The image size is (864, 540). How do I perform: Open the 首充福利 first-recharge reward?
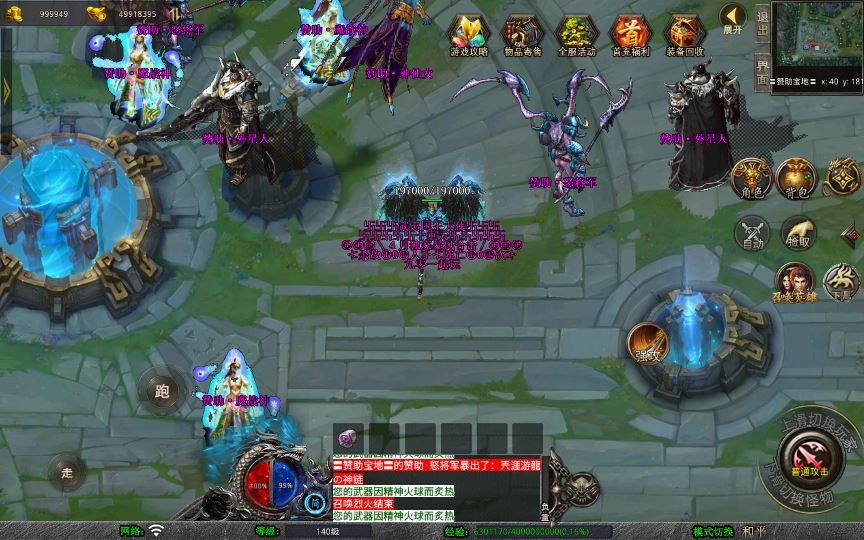630,33
